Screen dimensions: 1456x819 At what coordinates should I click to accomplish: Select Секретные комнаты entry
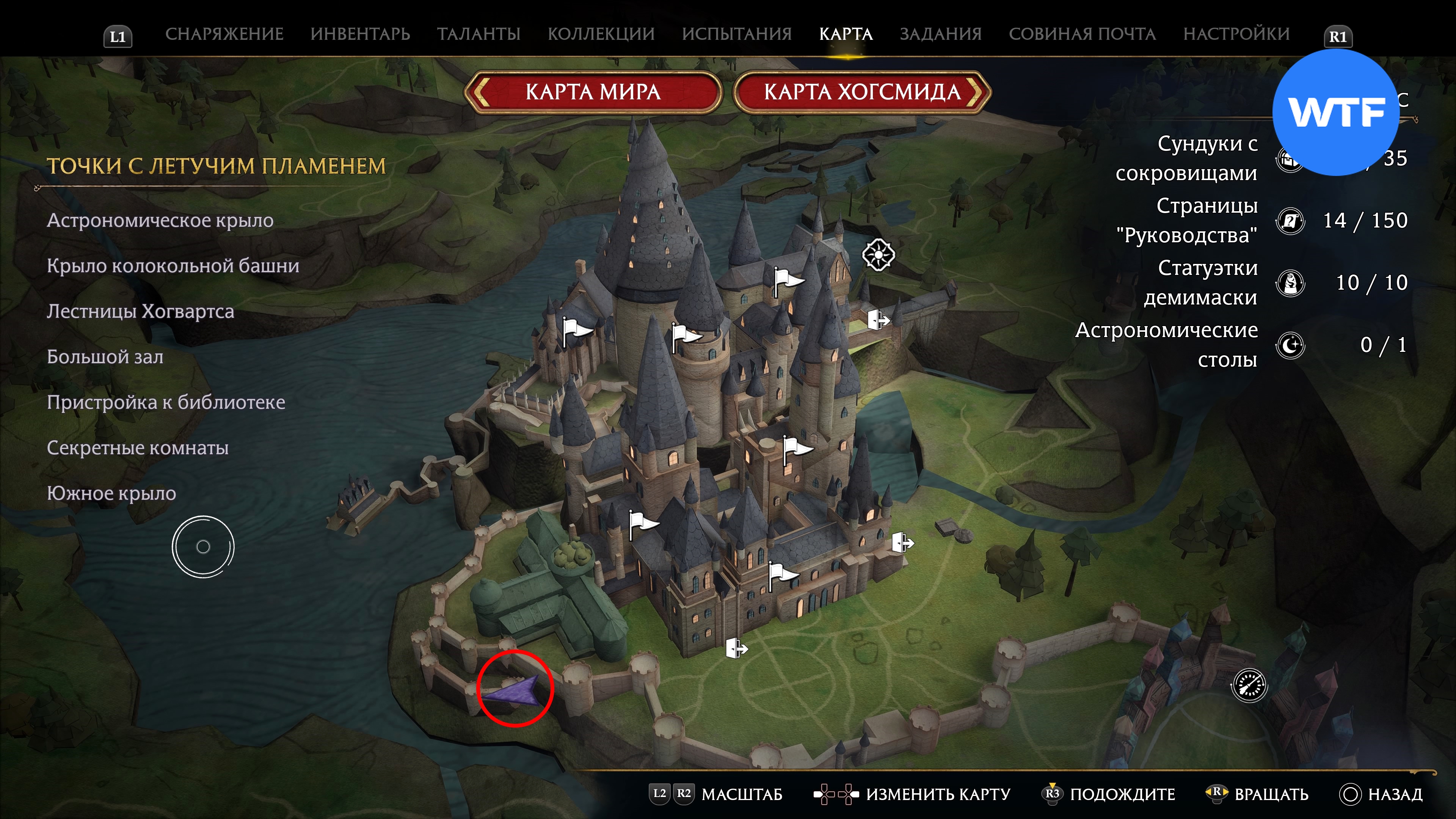point(137,448)
